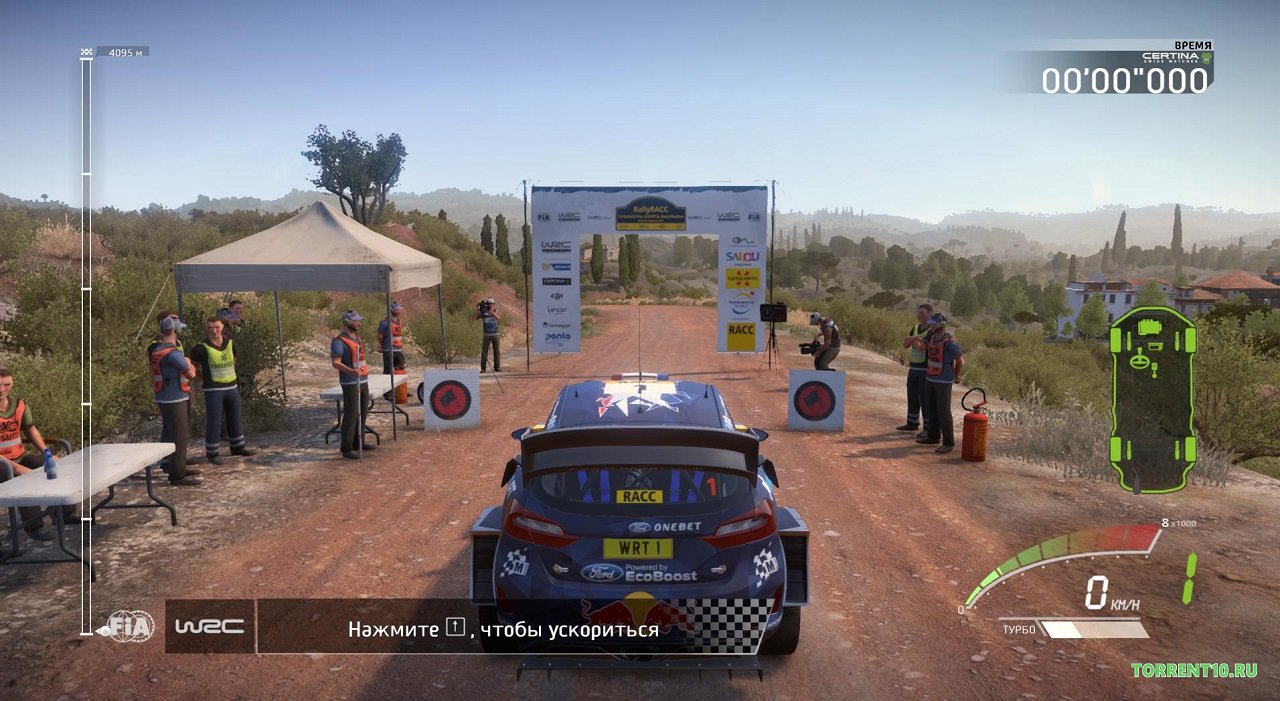Open the torrent10.ru watermark link
Viewport: 1280px width, 701px height.
pos(1194,670)
